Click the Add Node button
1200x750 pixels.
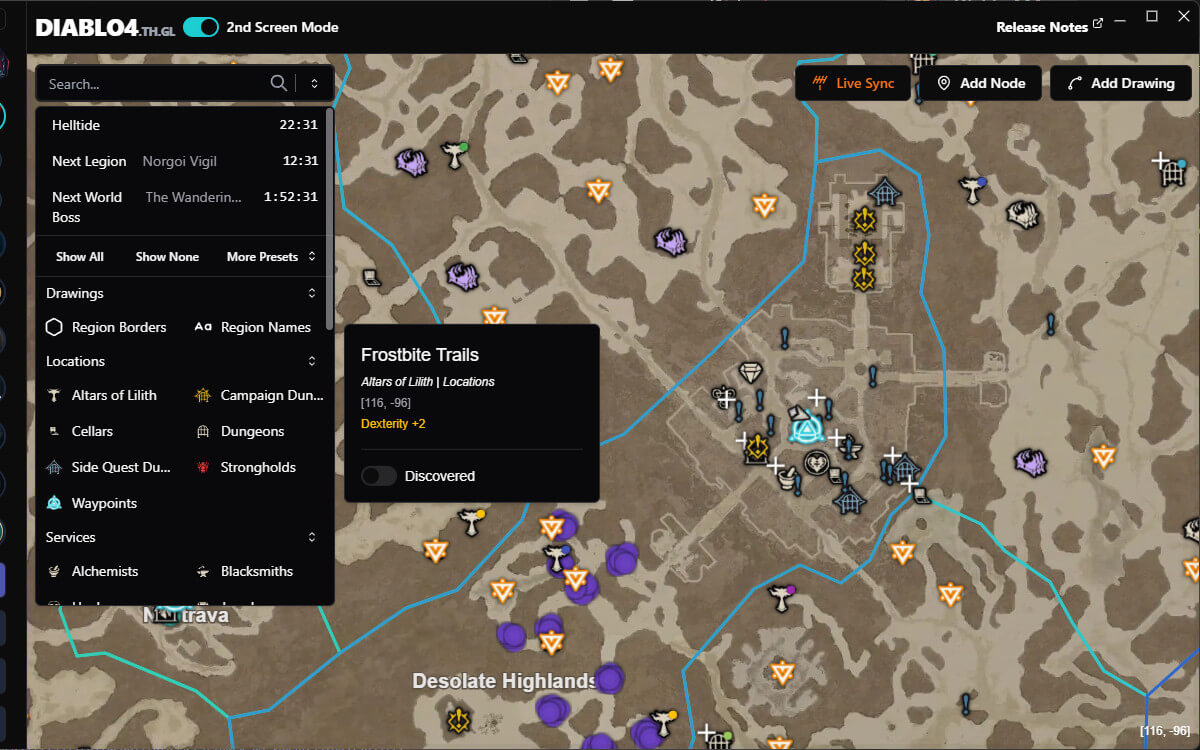point(980,83)
